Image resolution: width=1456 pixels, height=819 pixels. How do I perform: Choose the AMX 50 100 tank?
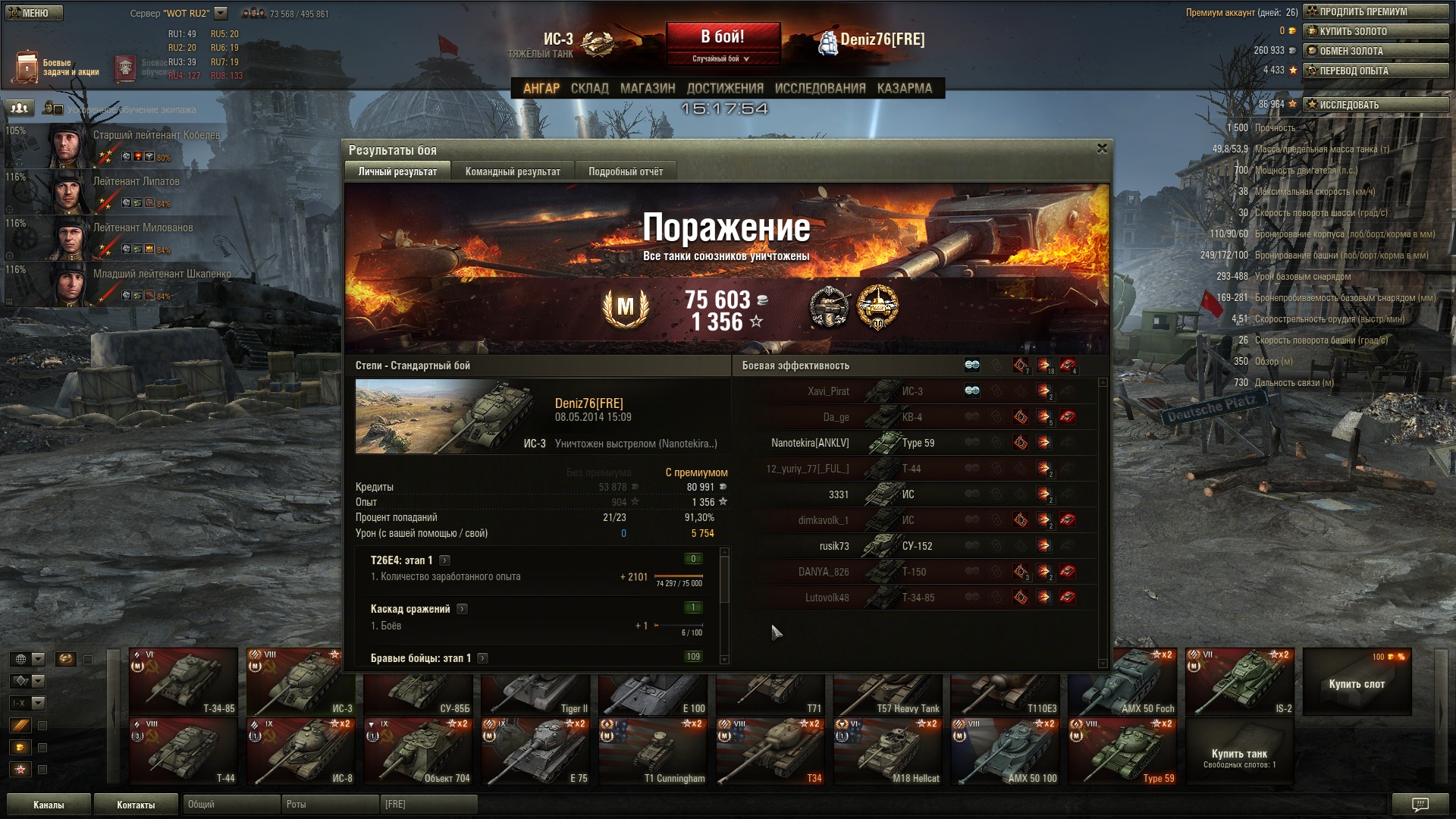coord(1007,752)
